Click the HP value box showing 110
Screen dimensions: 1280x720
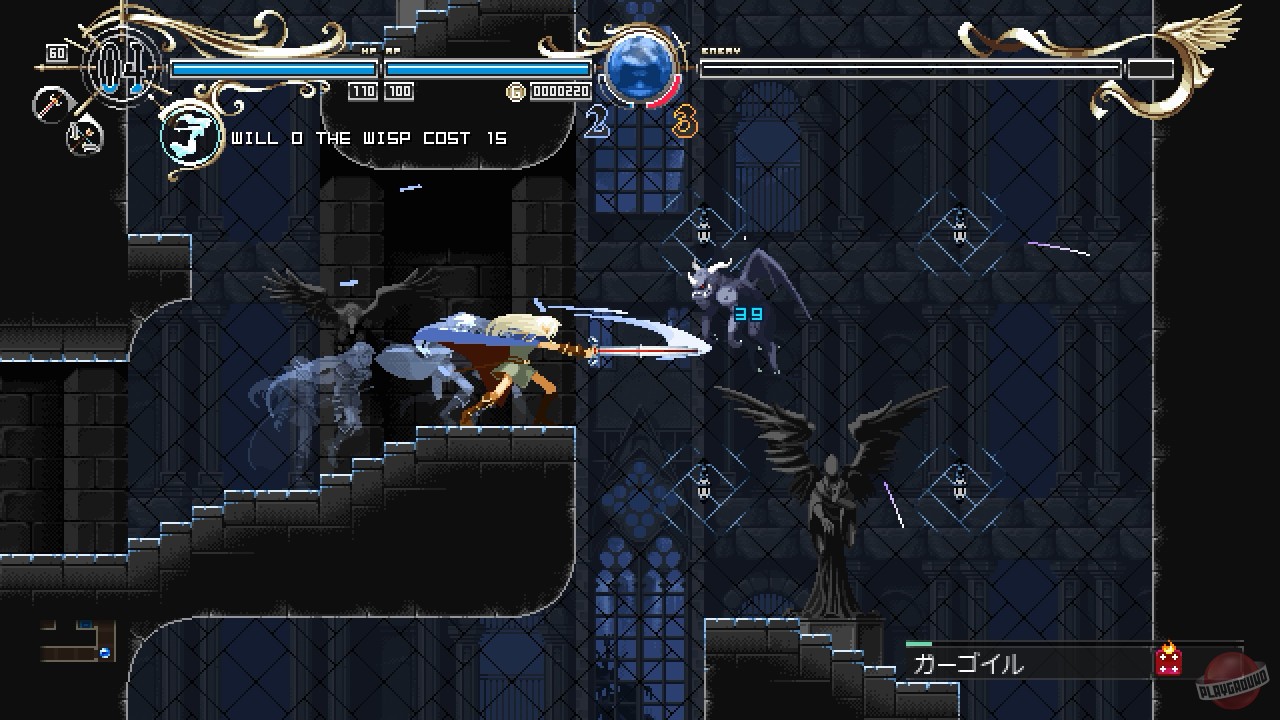pyautogui.click(x=363, y=90)
